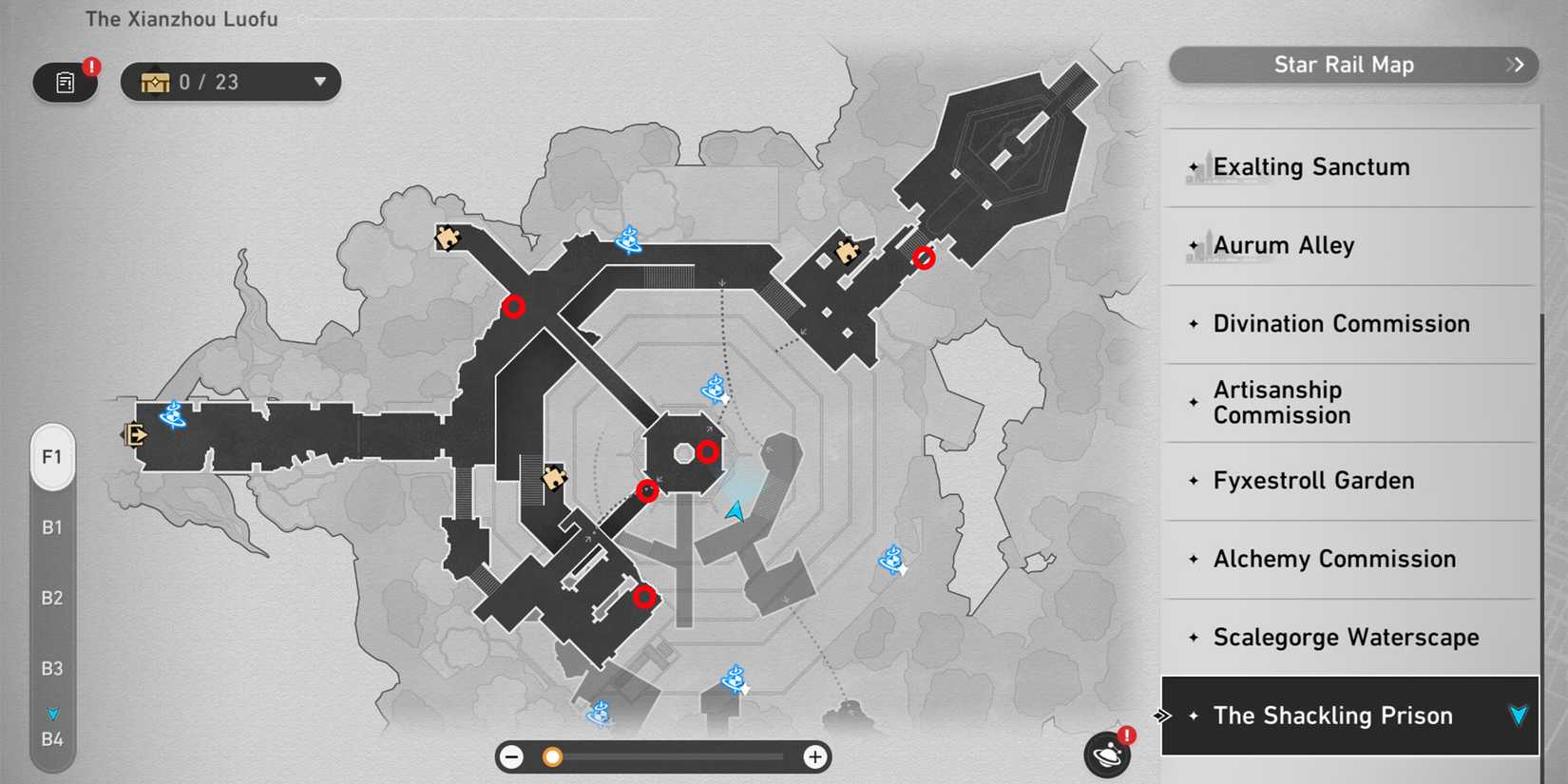Open the missions clipboard with red notification

[65, 82]
